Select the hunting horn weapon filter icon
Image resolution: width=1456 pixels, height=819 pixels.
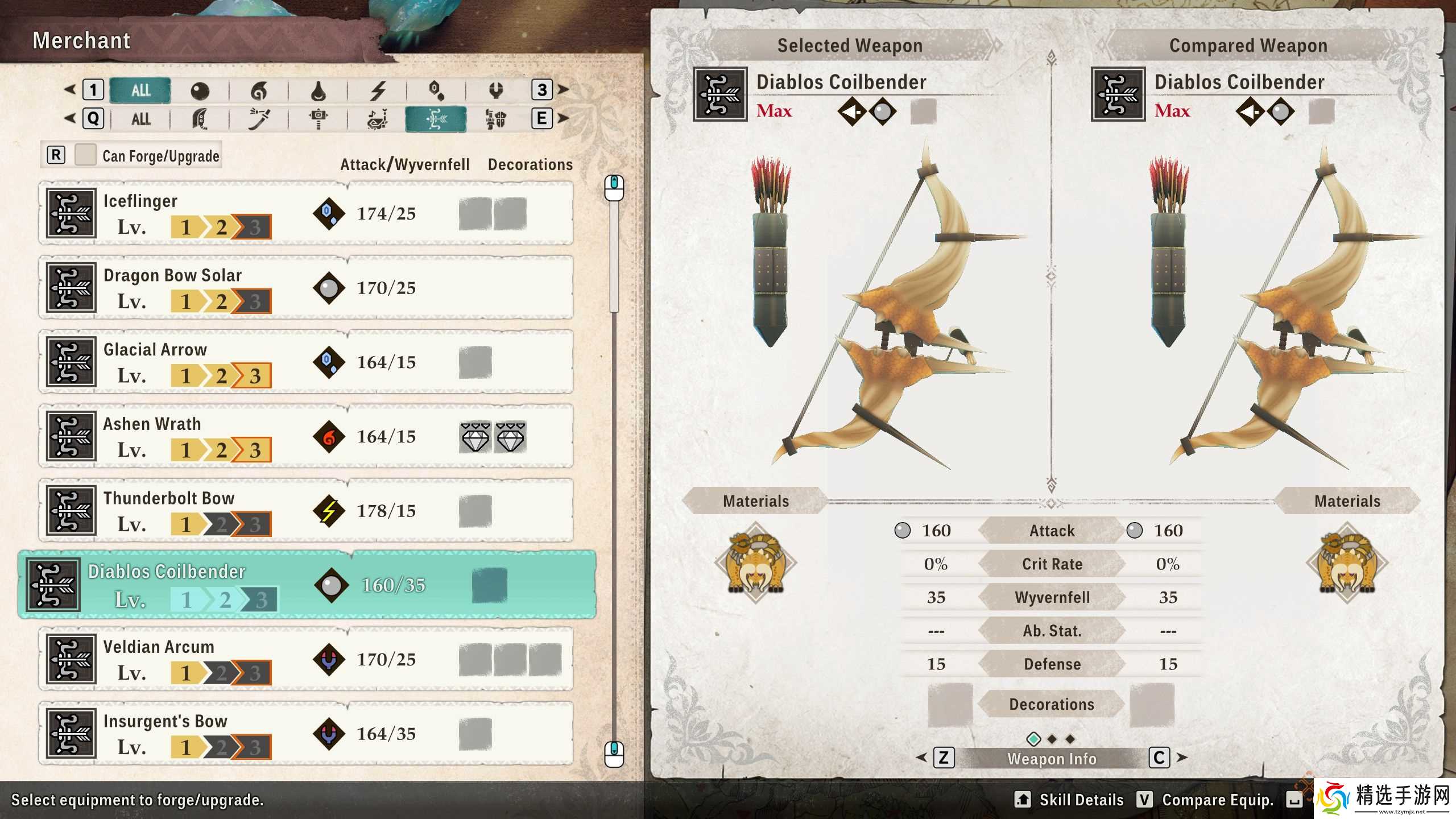tap(377, 119)
